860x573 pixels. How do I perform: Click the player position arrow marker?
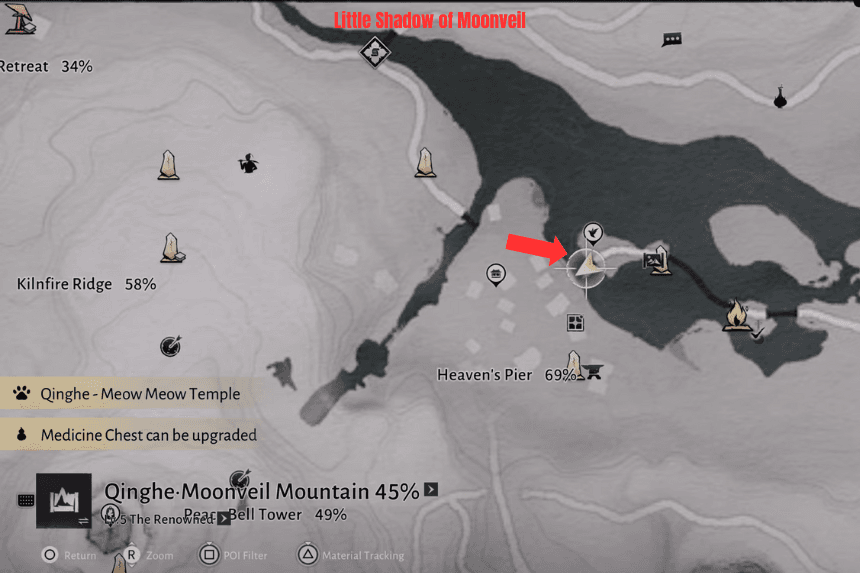587,266
